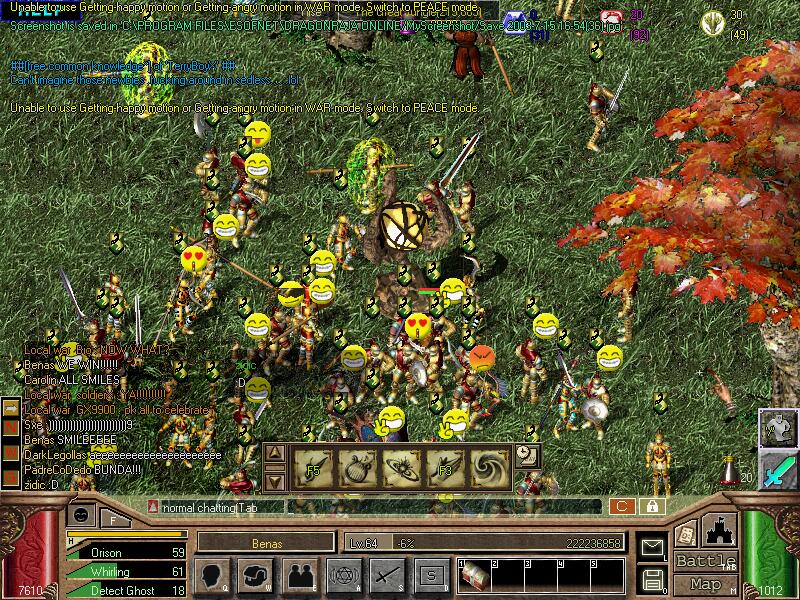Open the sword skill button
Image resolution: width=800 pixels, height=600 pixels.
387,575
